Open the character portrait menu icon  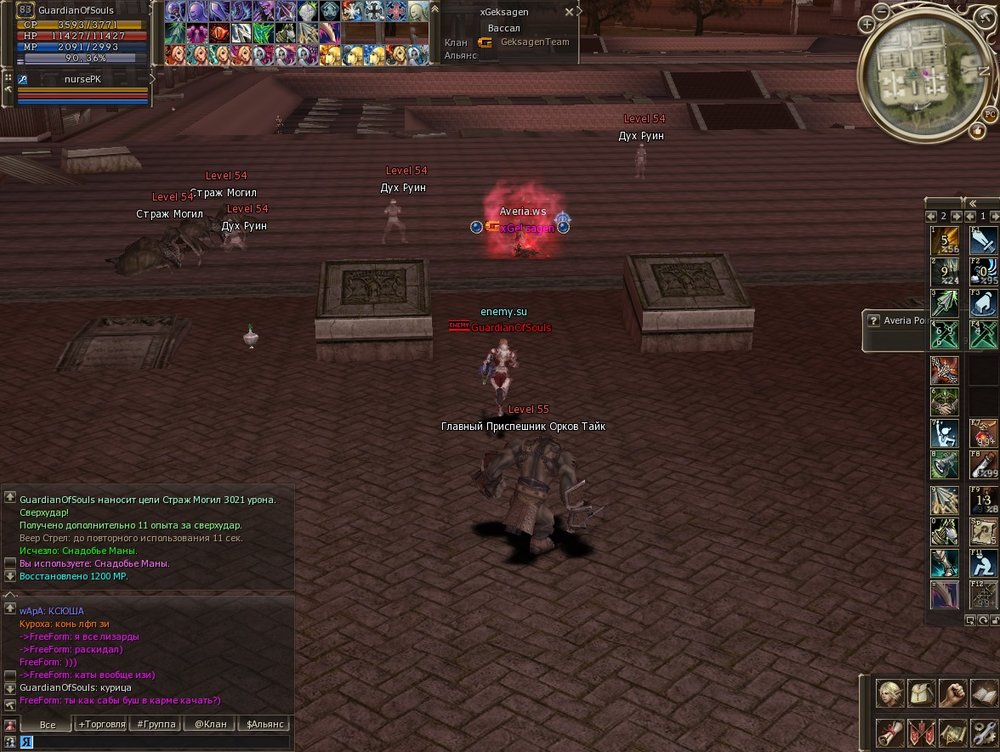click(891, 693)
